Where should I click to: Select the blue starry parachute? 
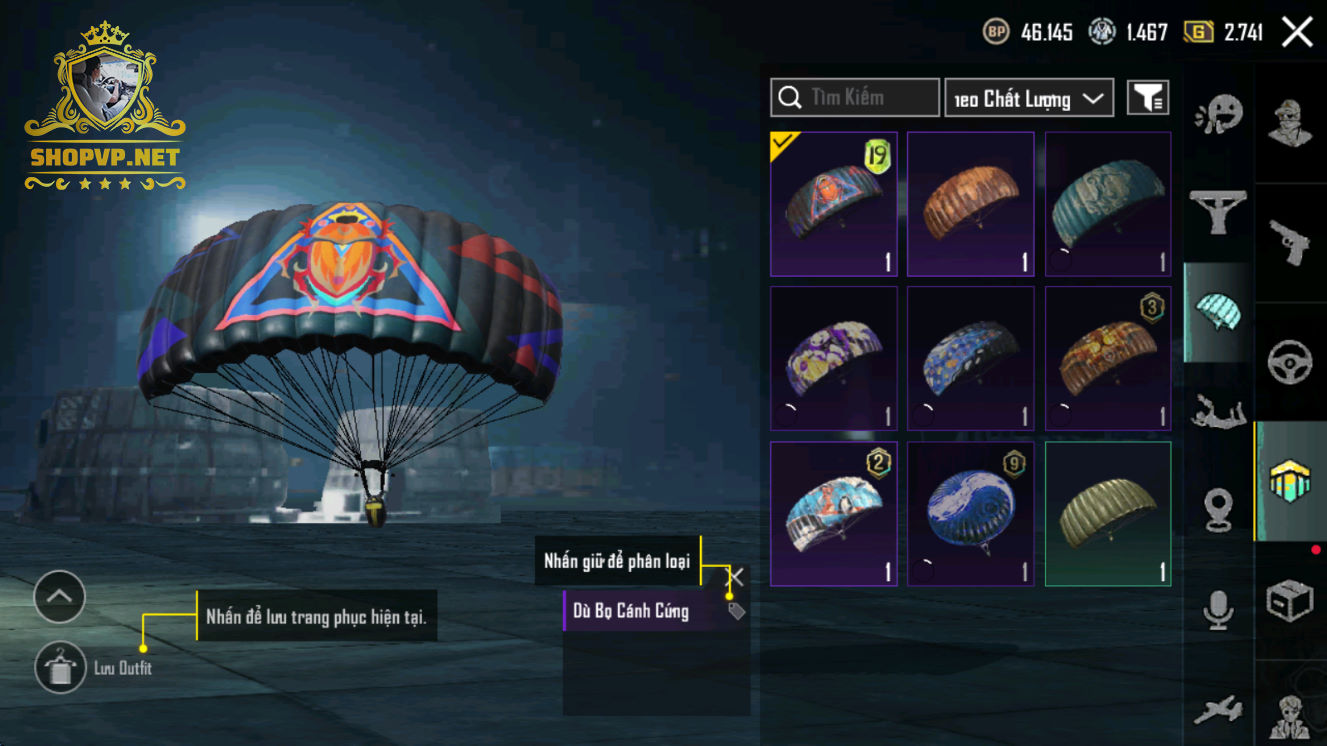tap(970, 359)
